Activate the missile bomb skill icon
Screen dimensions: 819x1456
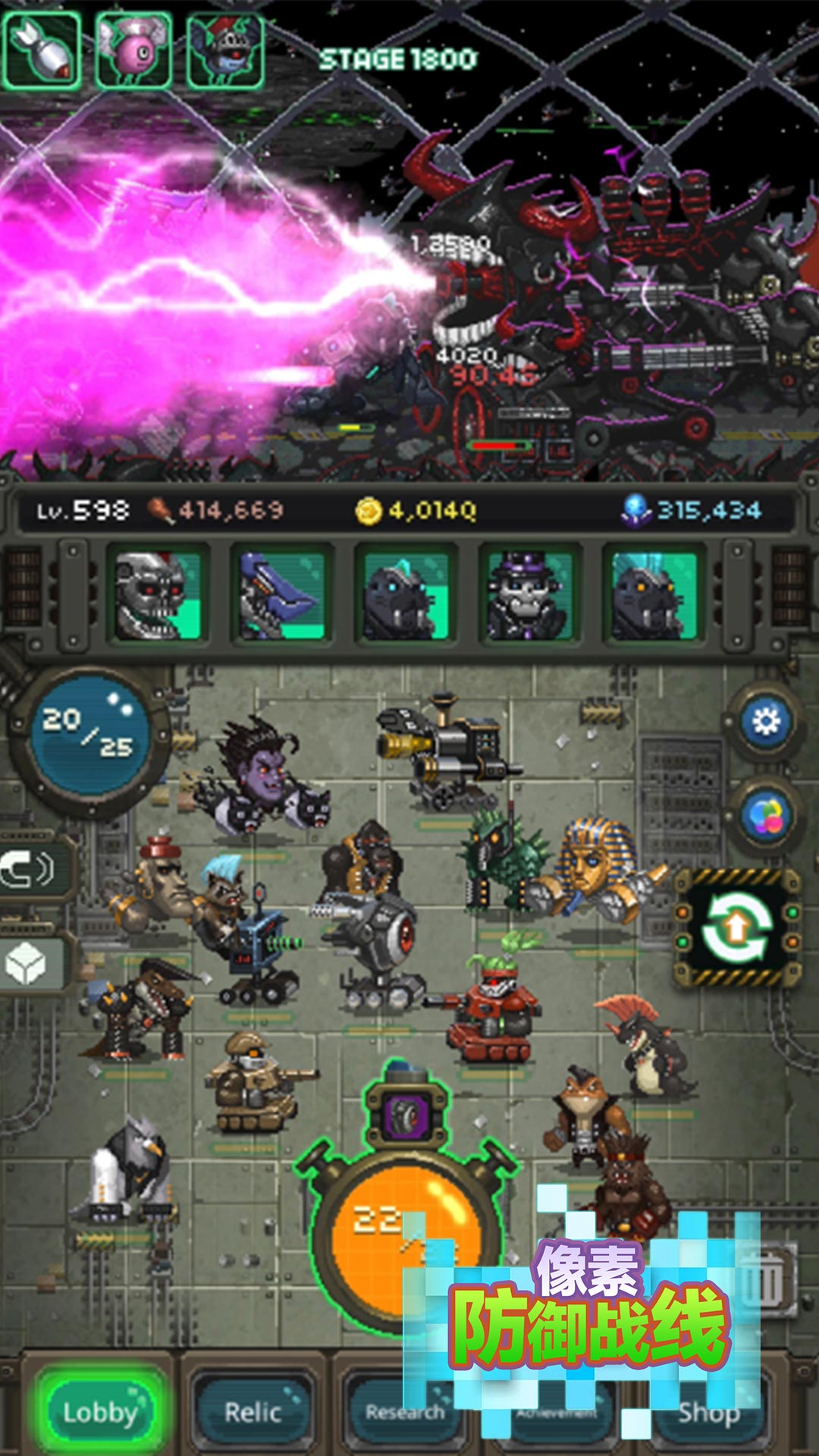42,51
